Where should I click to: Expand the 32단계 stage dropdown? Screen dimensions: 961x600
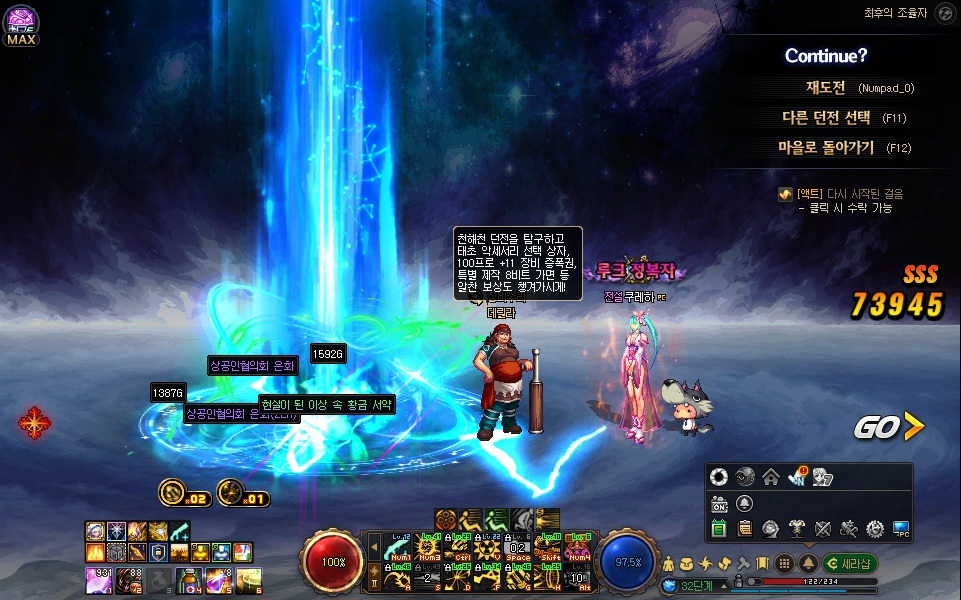coord(722,584)
